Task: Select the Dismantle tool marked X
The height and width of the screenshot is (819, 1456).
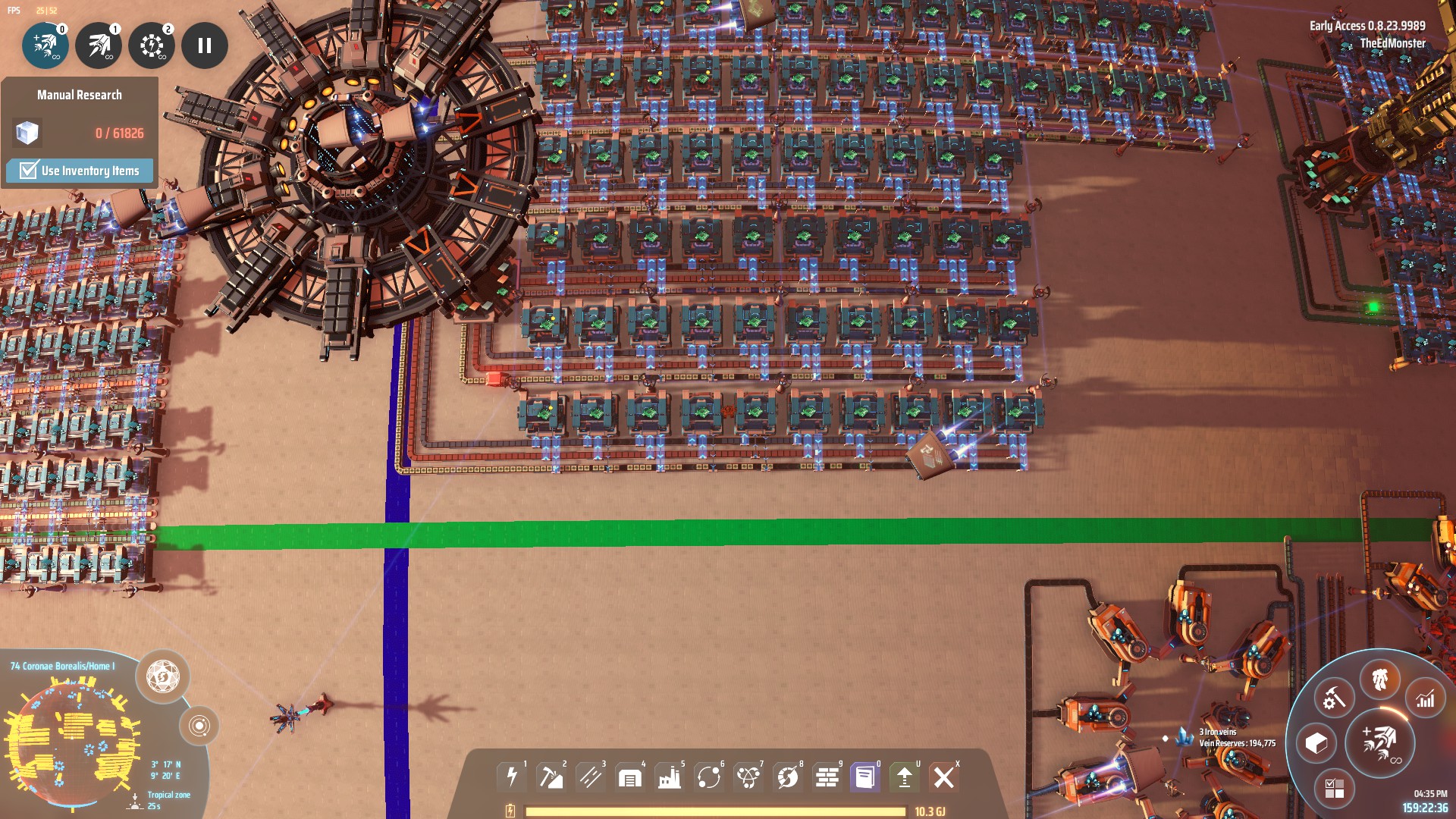Action: pyautogui.click(x=944, y=776)
